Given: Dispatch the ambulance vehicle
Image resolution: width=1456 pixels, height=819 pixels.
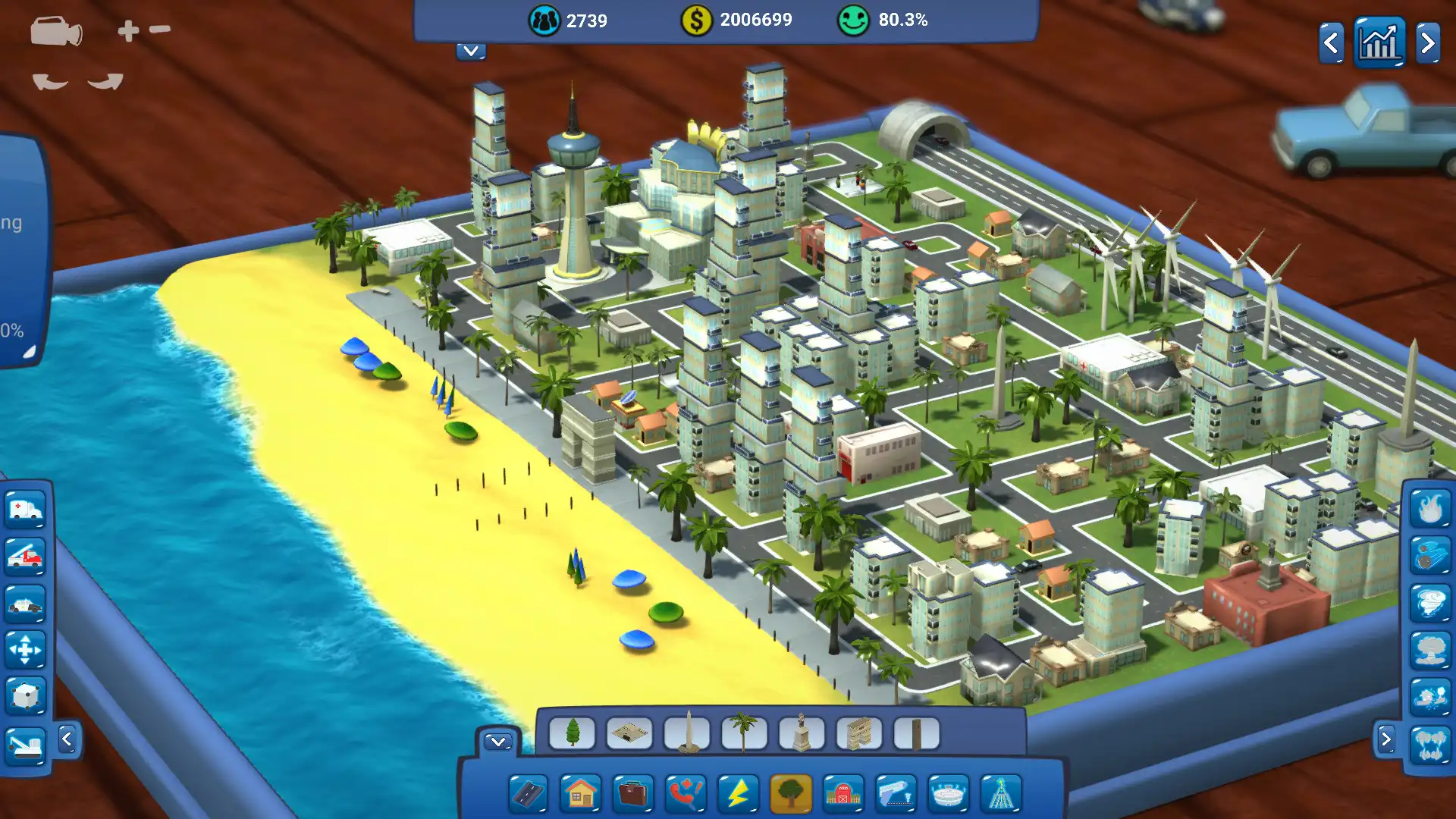Looking at the screenshot, I should click(27, 510).
